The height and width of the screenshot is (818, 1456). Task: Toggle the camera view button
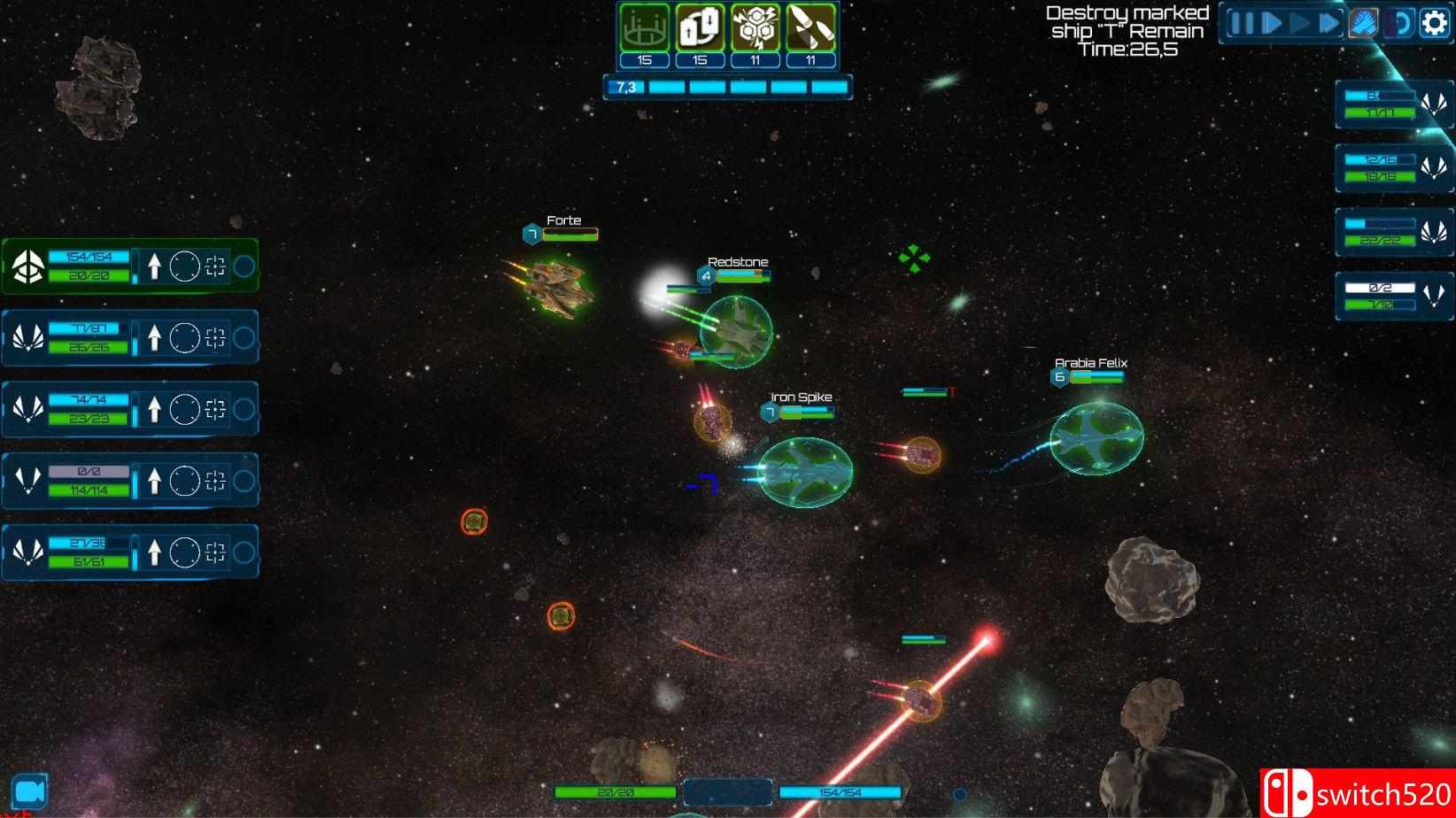click(29, 791)
